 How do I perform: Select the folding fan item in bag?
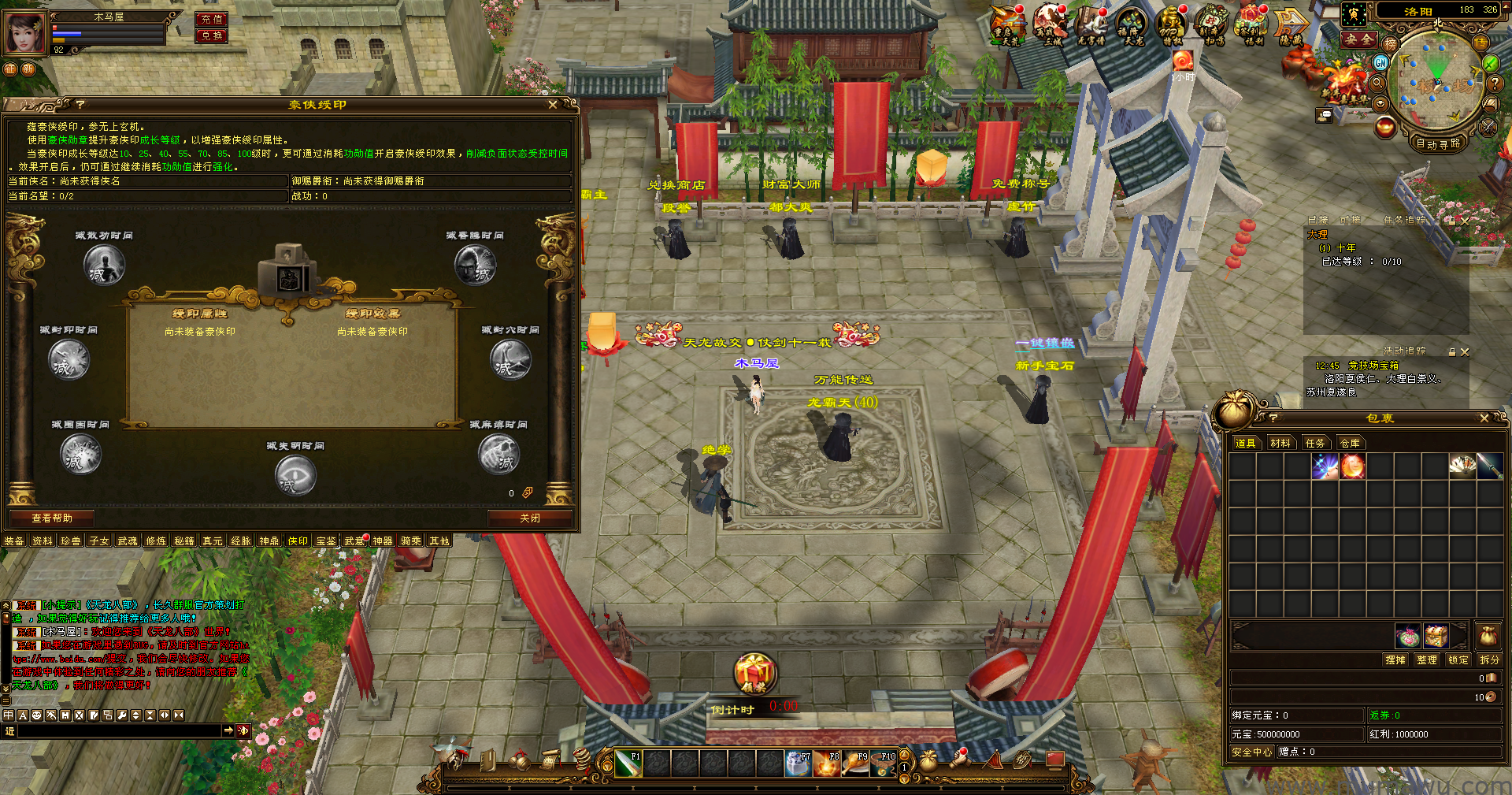click(1462, 466)
